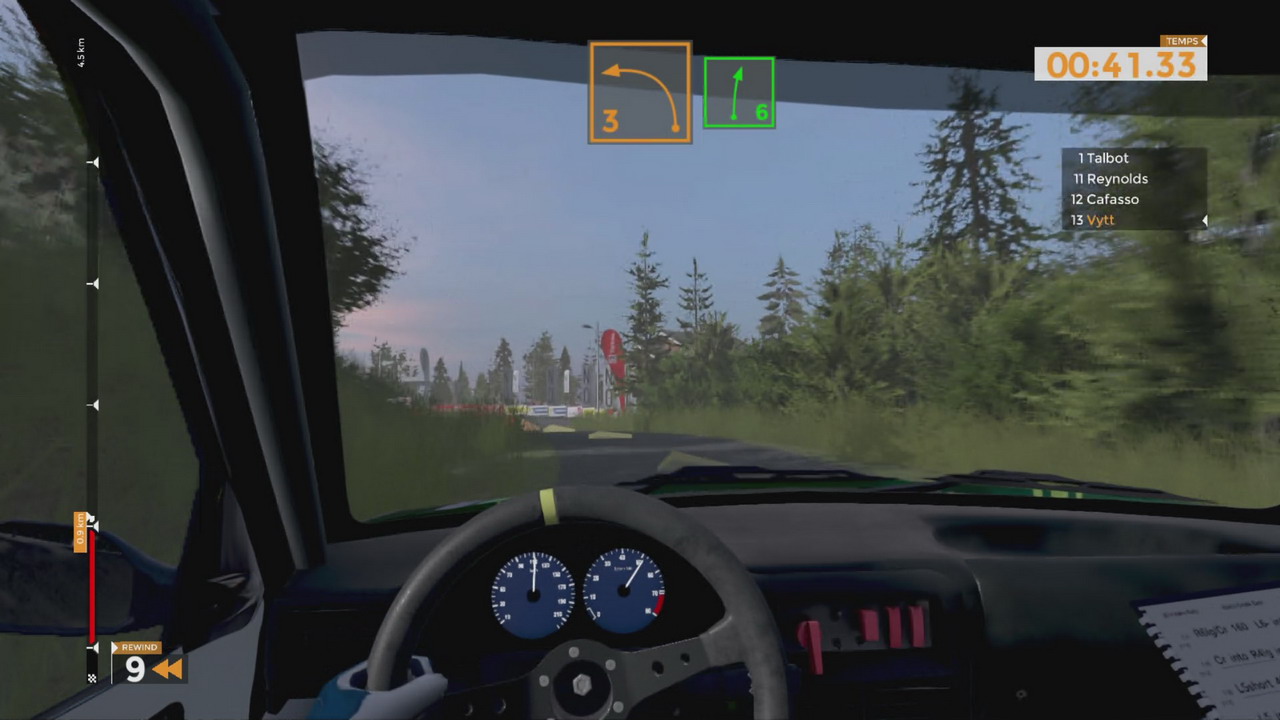Select Talbot in the standings list
The width and height of the screenshot is (1280, 720).
pyautogui.click(x=1103, y=158)
